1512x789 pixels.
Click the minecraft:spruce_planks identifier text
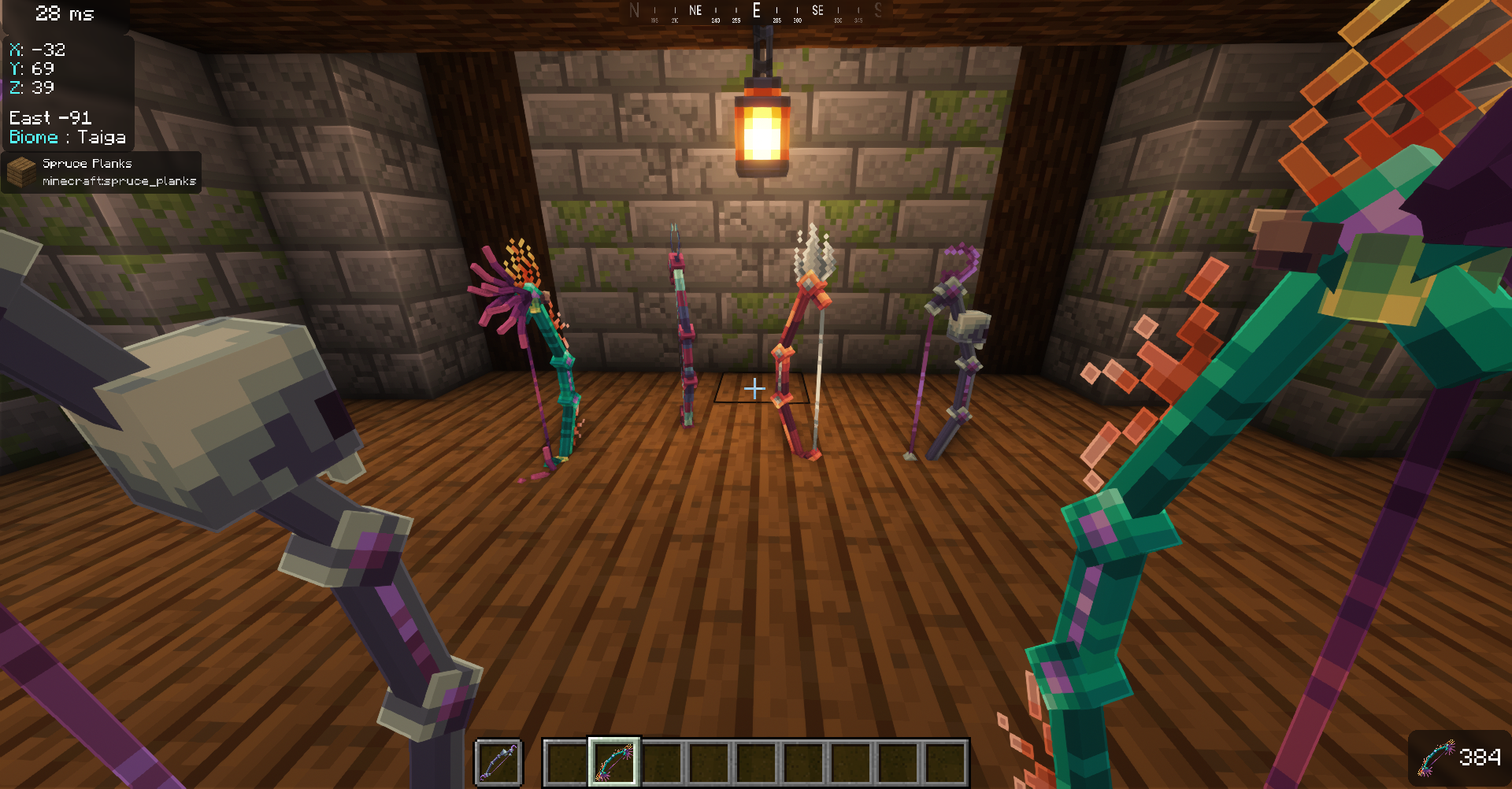coord(120,180)
